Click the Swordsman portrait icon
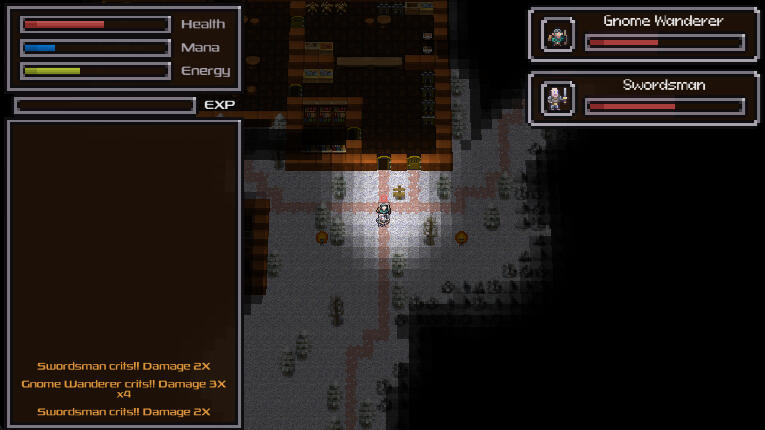765x430 pixels. (x=557, y=99)
